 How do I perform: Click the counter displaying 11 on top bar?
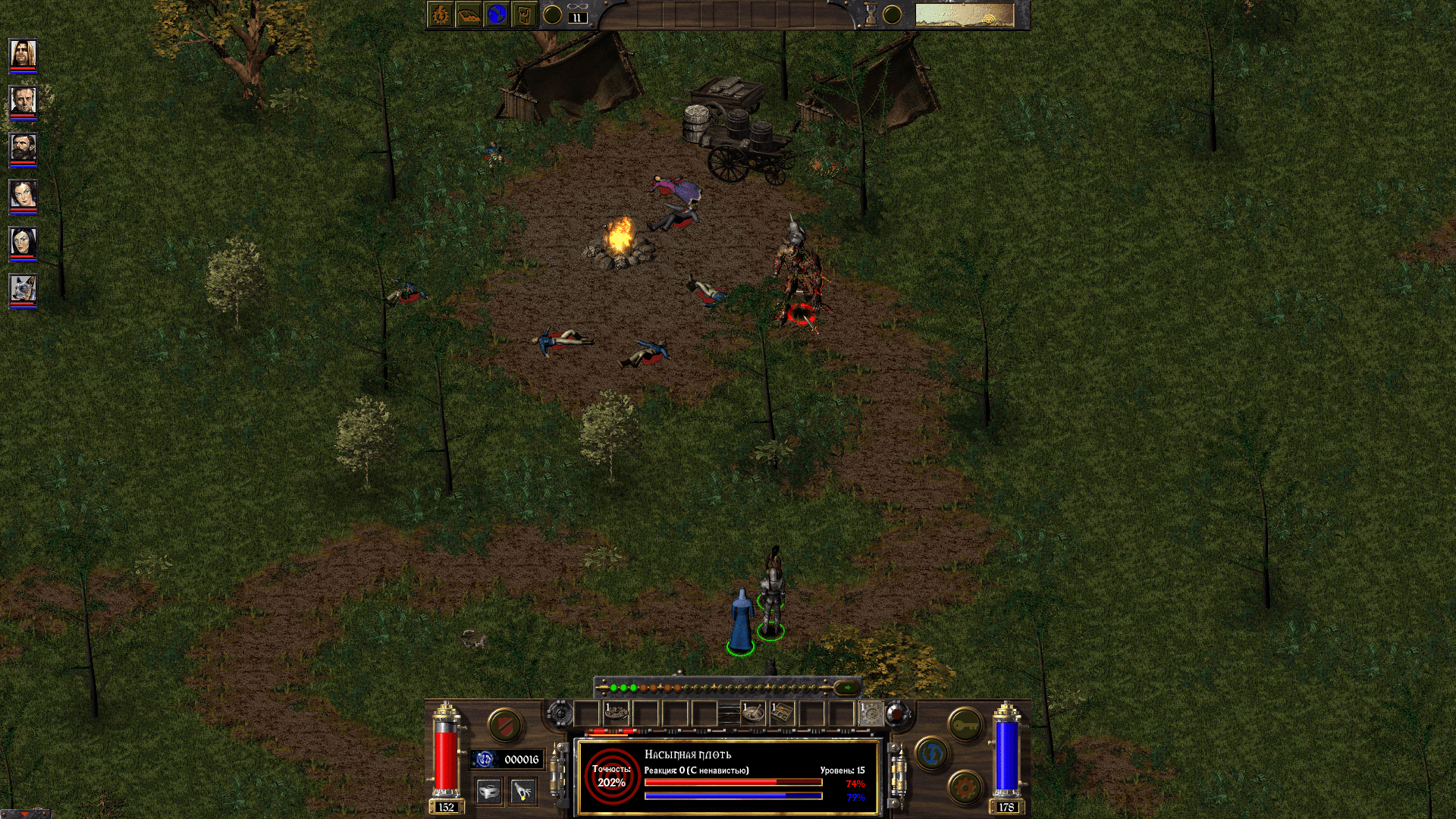577,17
